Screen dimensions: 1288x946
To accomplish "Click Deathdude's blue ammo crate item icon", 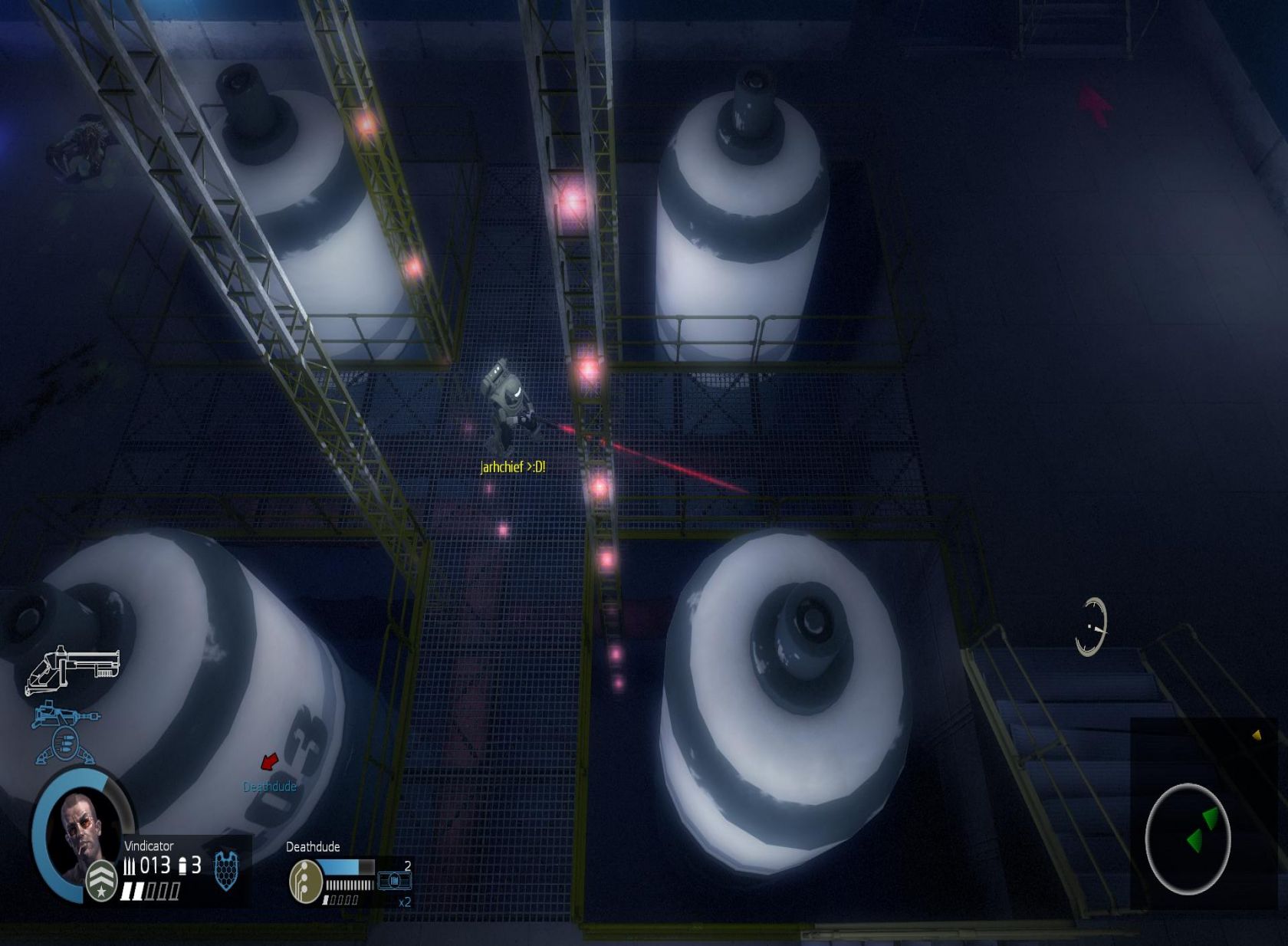I will click(395, 882).
